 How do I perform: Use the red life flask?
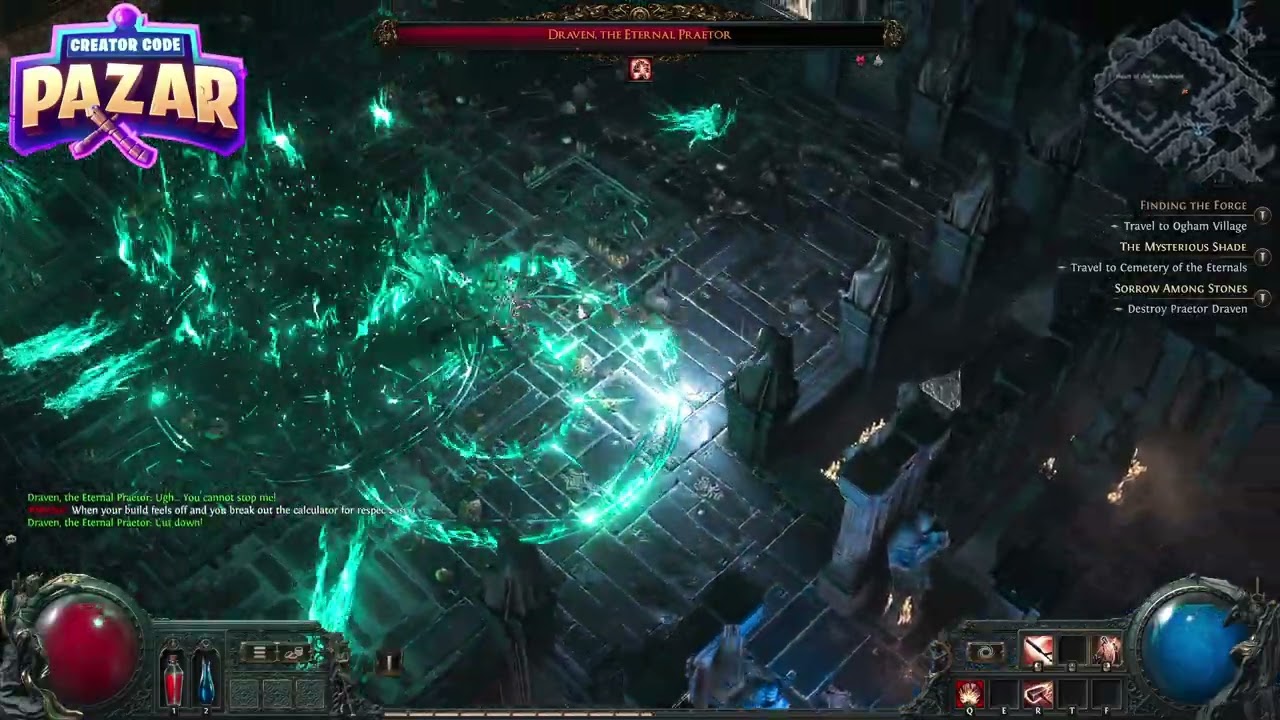click(x=173, y=675)
